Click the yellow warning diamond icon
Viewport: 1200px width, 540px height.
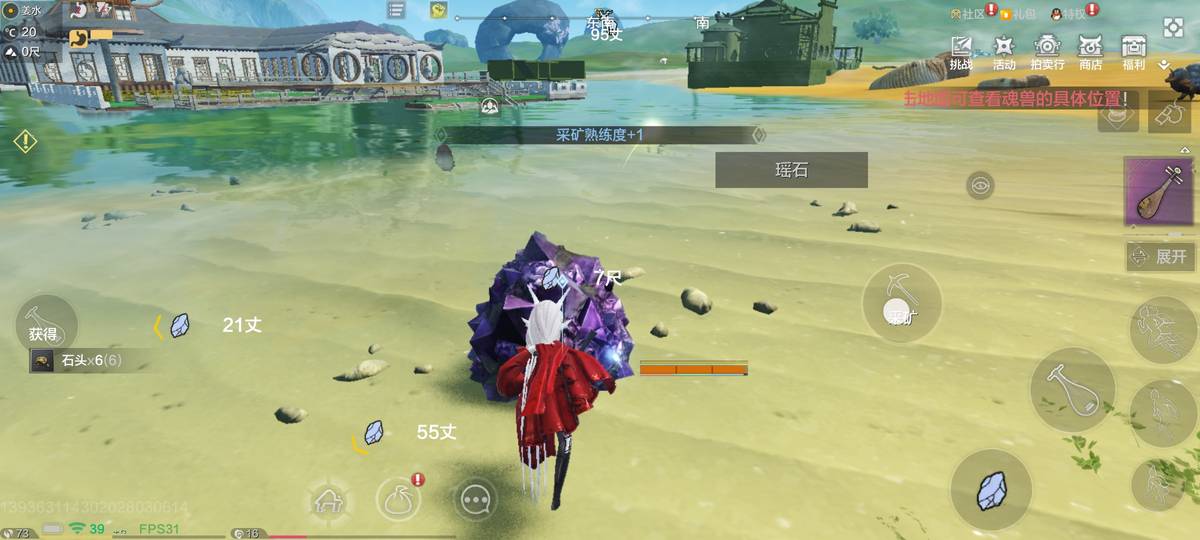(25, 141)
